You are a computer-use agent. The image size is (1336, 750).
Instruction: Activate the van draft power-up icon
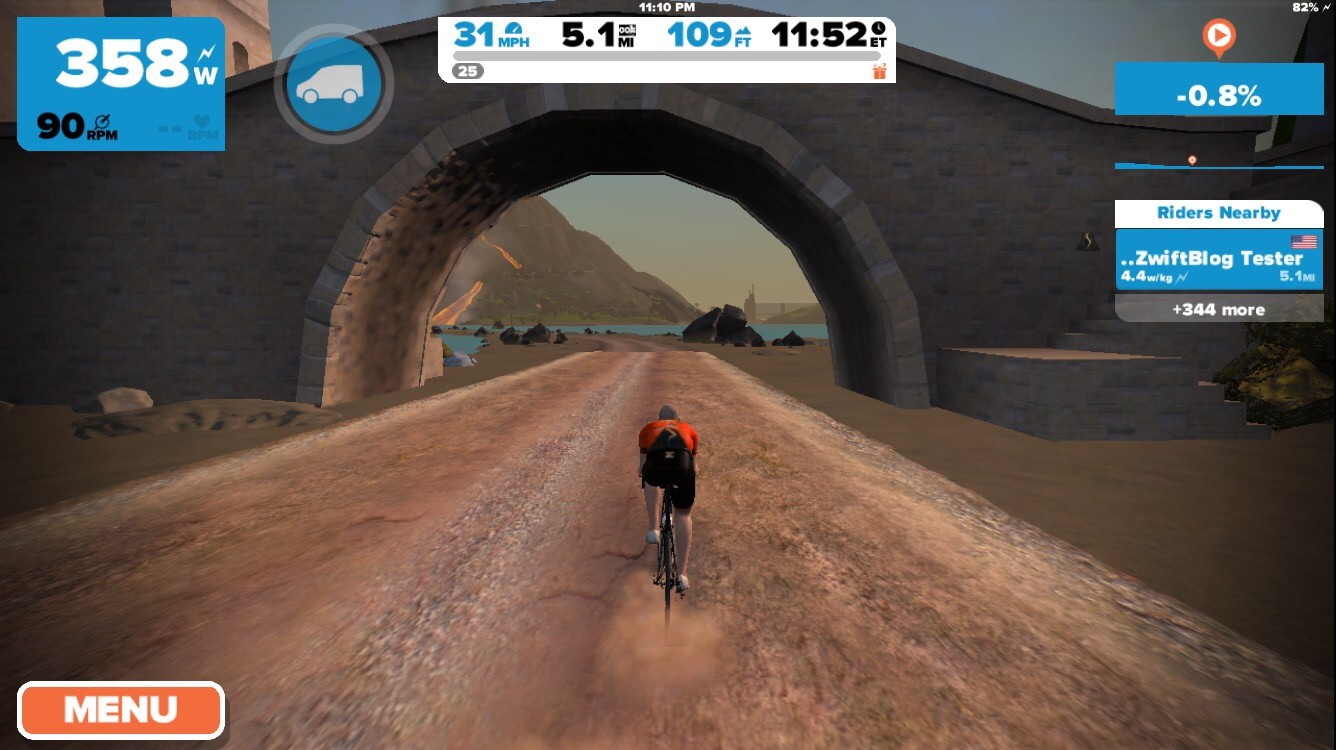click(x=334, y=84)
